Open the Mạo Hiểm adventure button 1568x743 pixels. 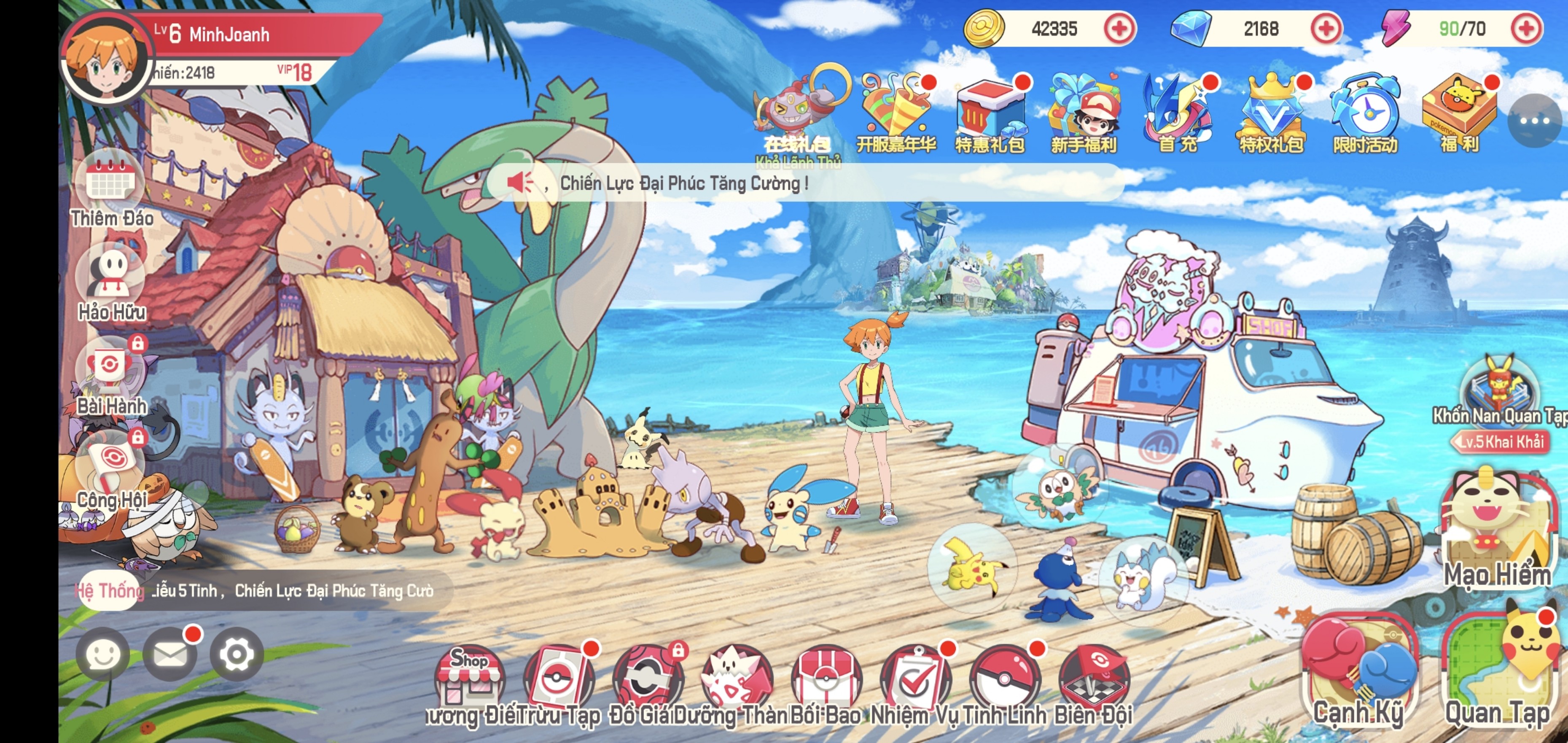(x=1498, y=530)
